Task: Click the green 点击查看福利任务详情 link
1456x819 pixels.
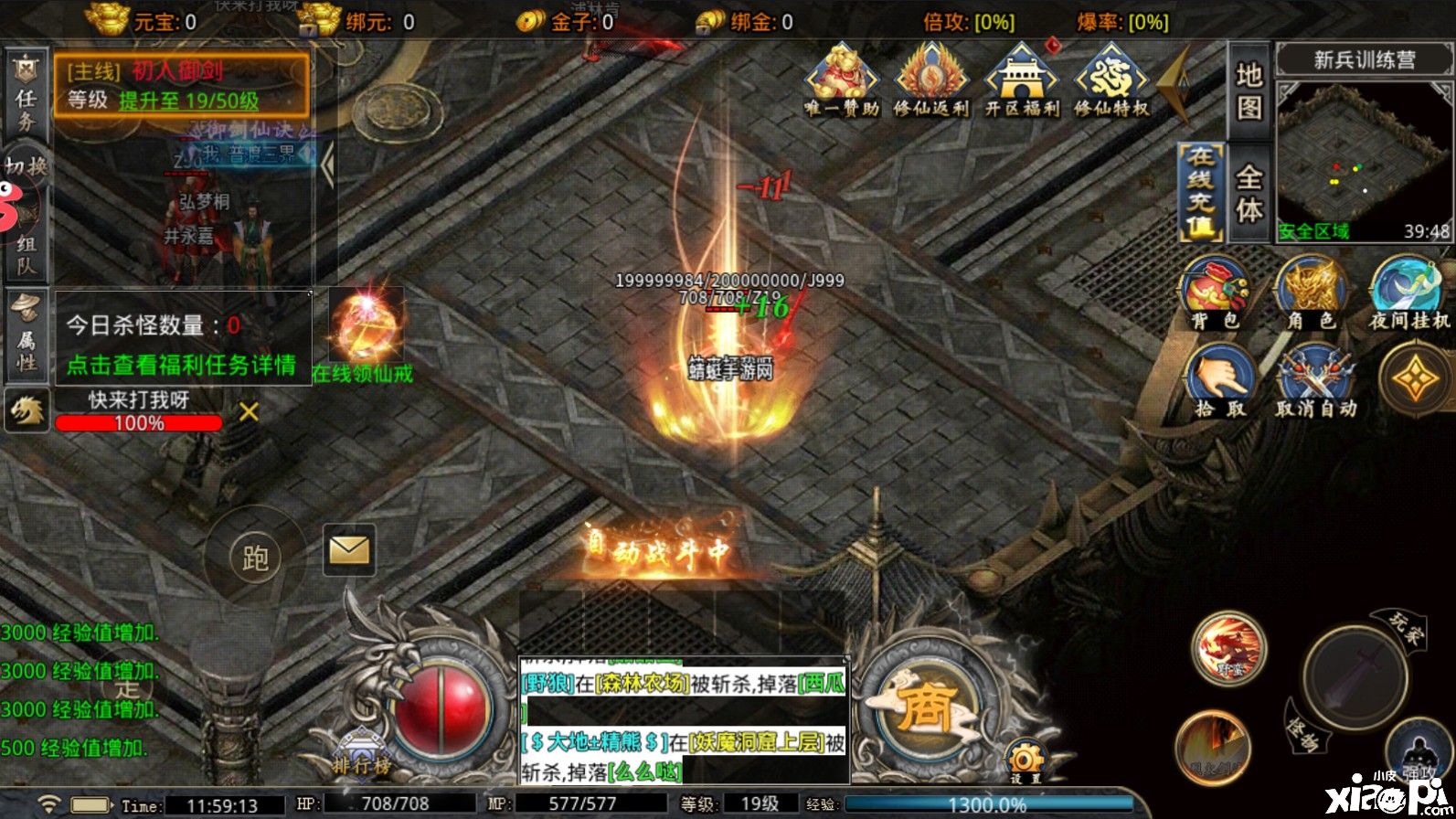Action: pos(181,365)
